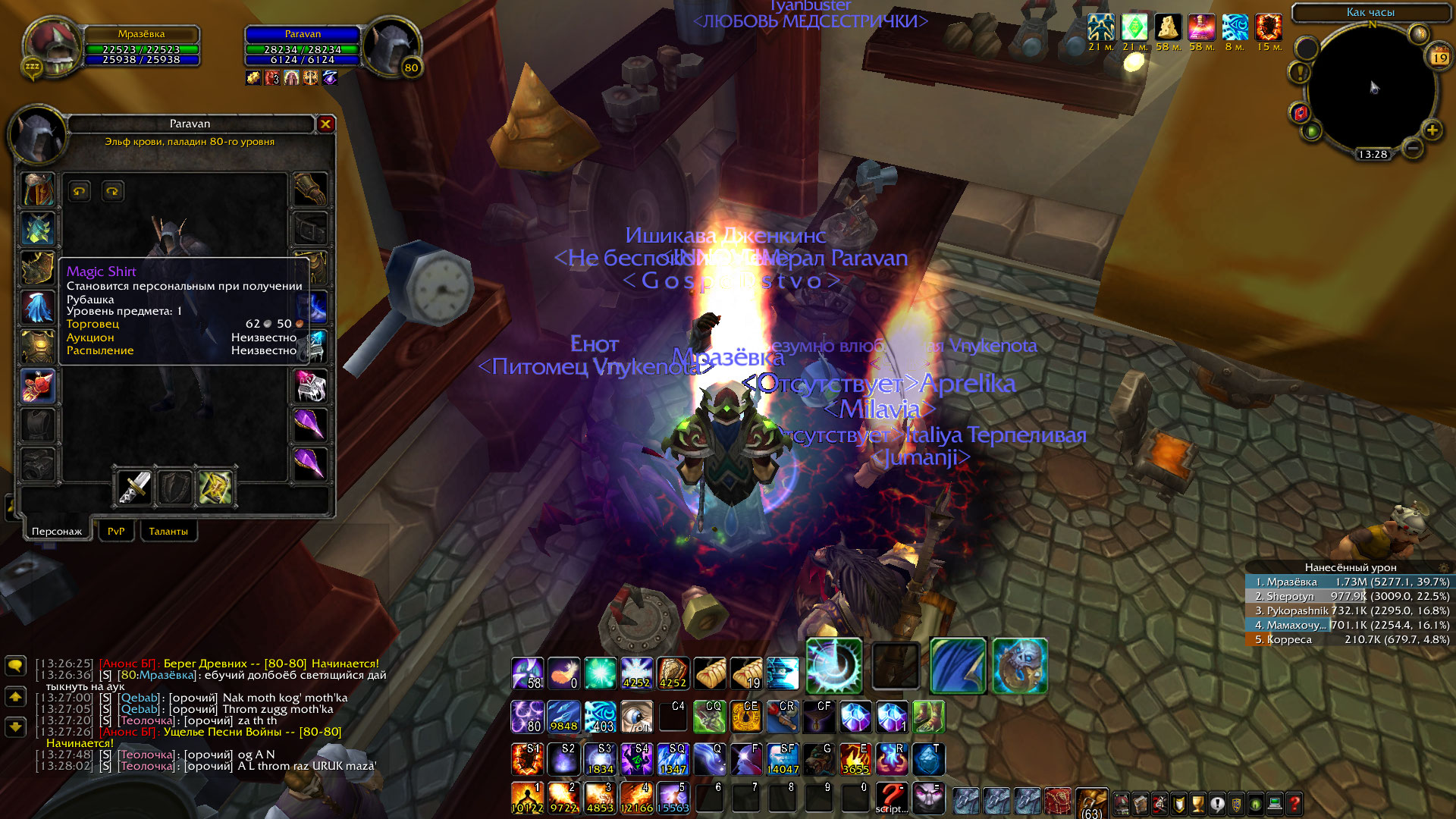Use the /roll eye macro button
This screenshot has height=819, width=1456.
(x=636, y=717)
